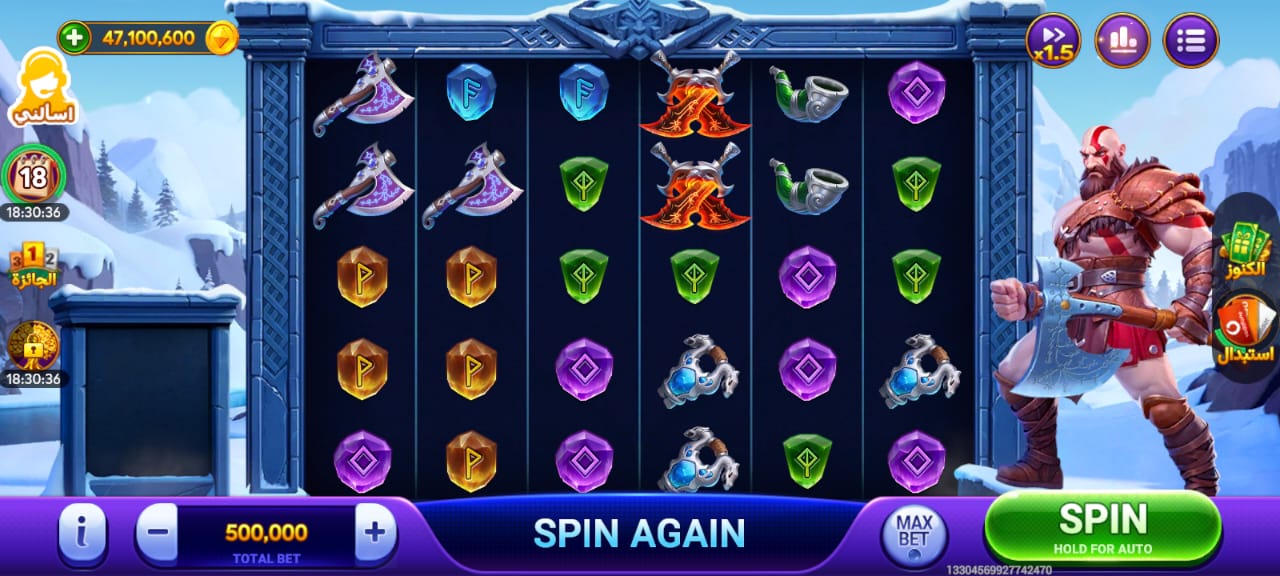Open the 3-1-2 prize ranking icon
The width and height of the screenshot is (1280, 576).
click(x=34, y=264)
